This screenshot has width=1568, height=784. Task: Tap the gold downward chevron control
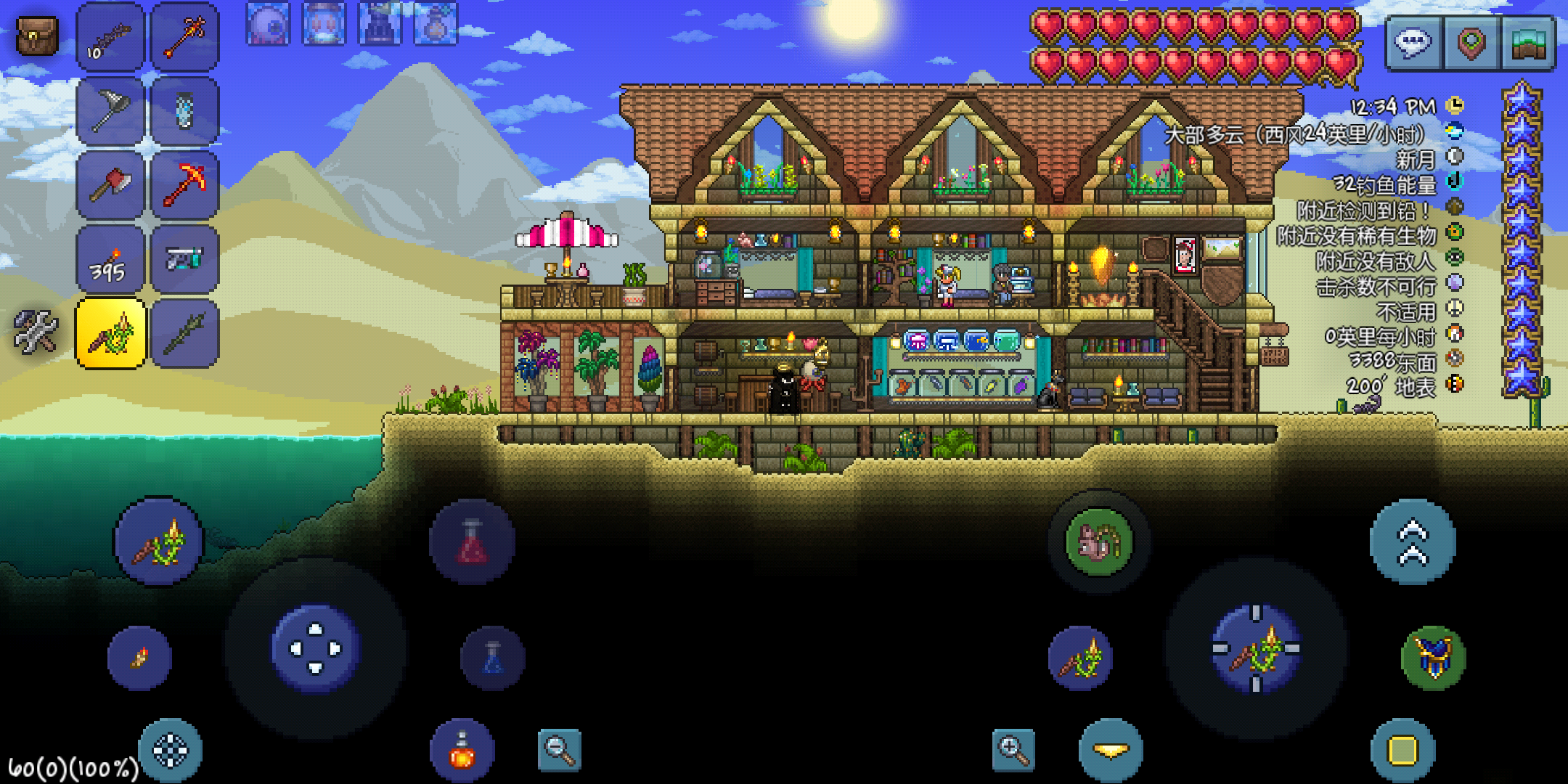1111,751
